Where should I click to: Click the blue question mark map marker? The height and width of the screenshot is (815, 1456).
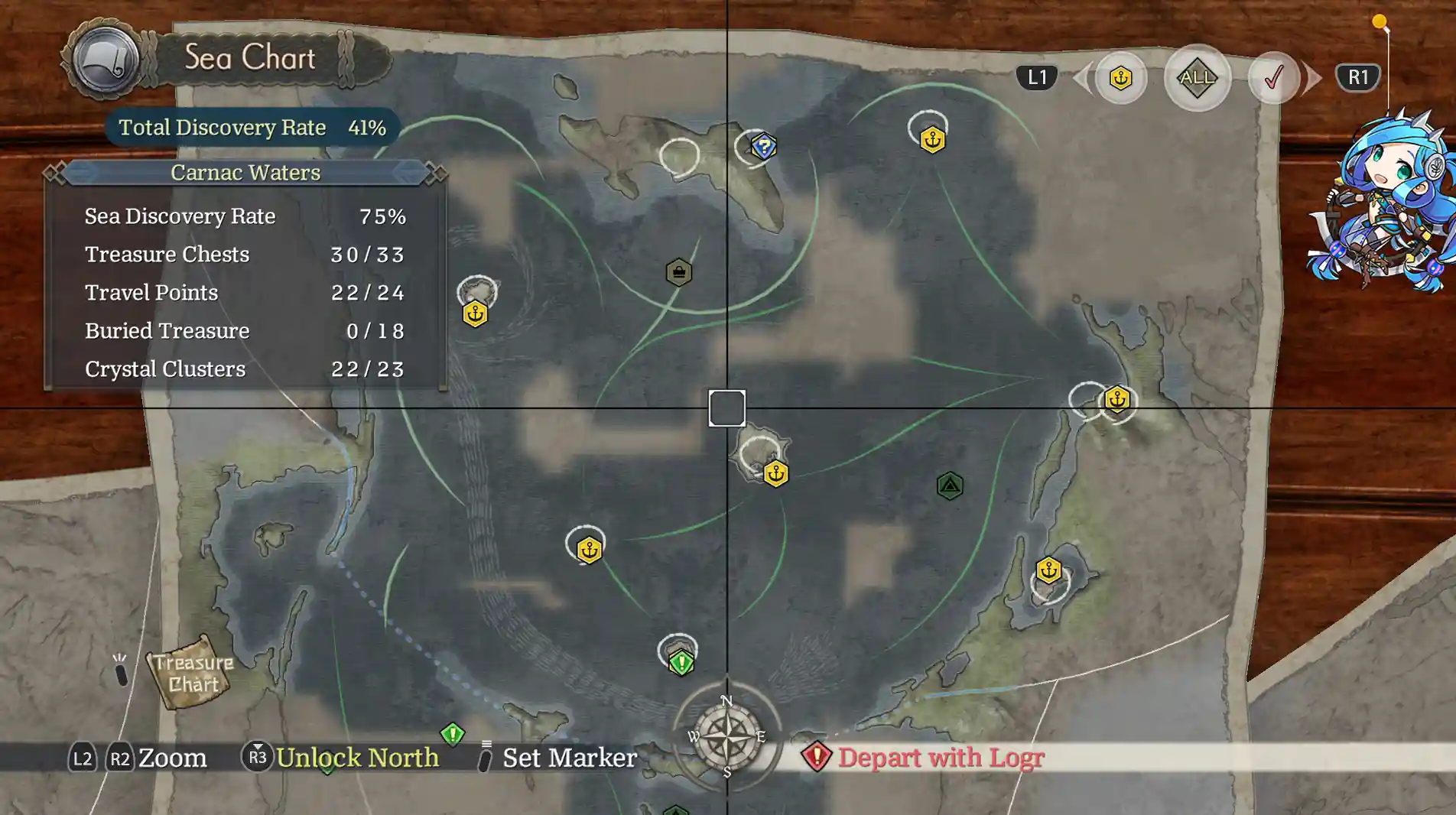763,146
